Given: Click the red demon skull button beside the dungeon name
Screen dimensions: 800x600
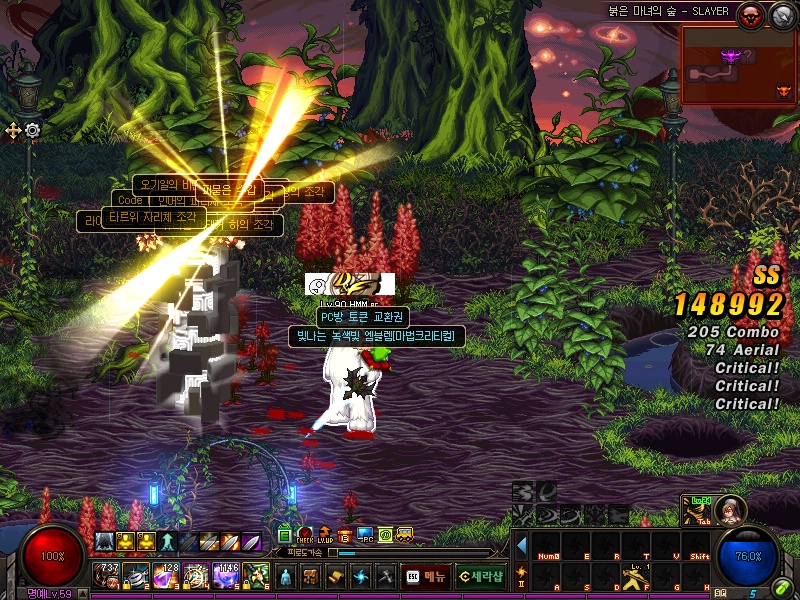Looking at the screenshot, I should (x=748, y=14).
